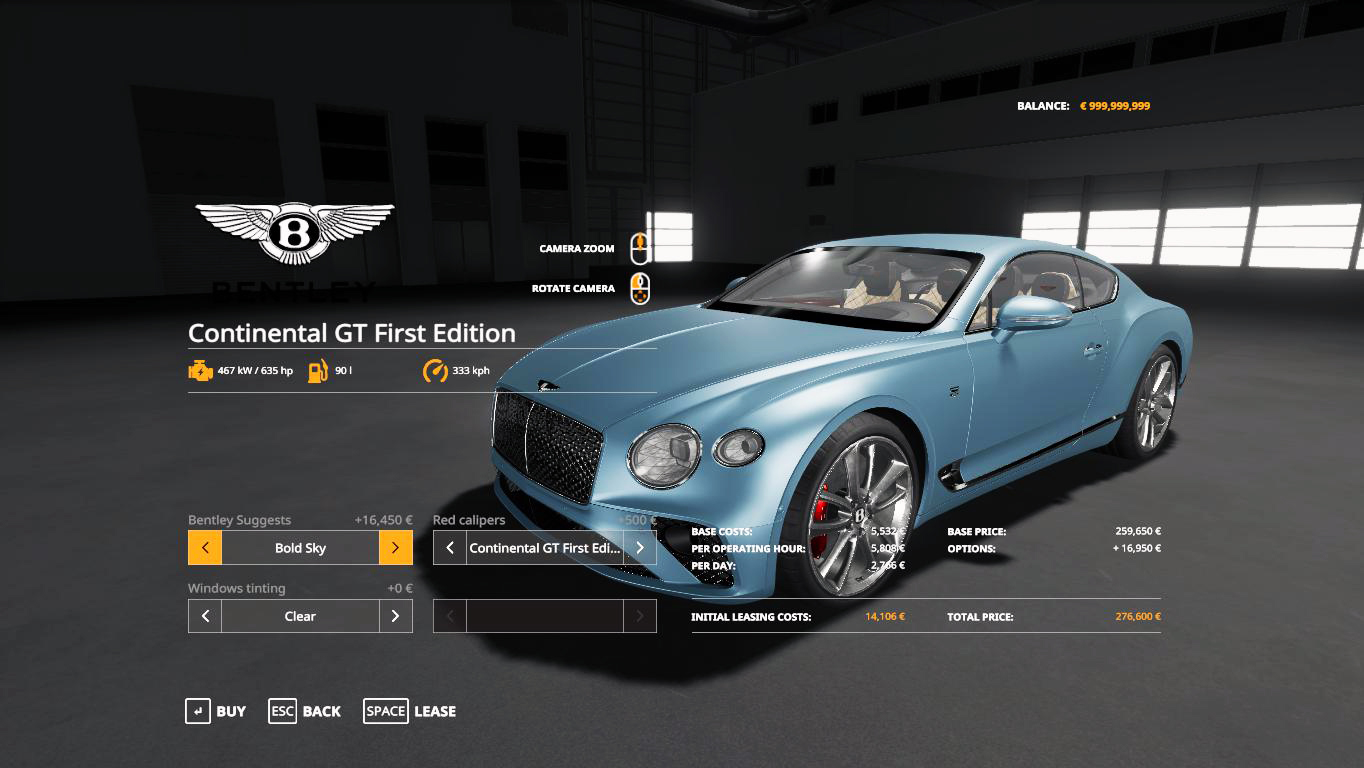
Task: Switch to next Windows tinting option
Action: 395,616
